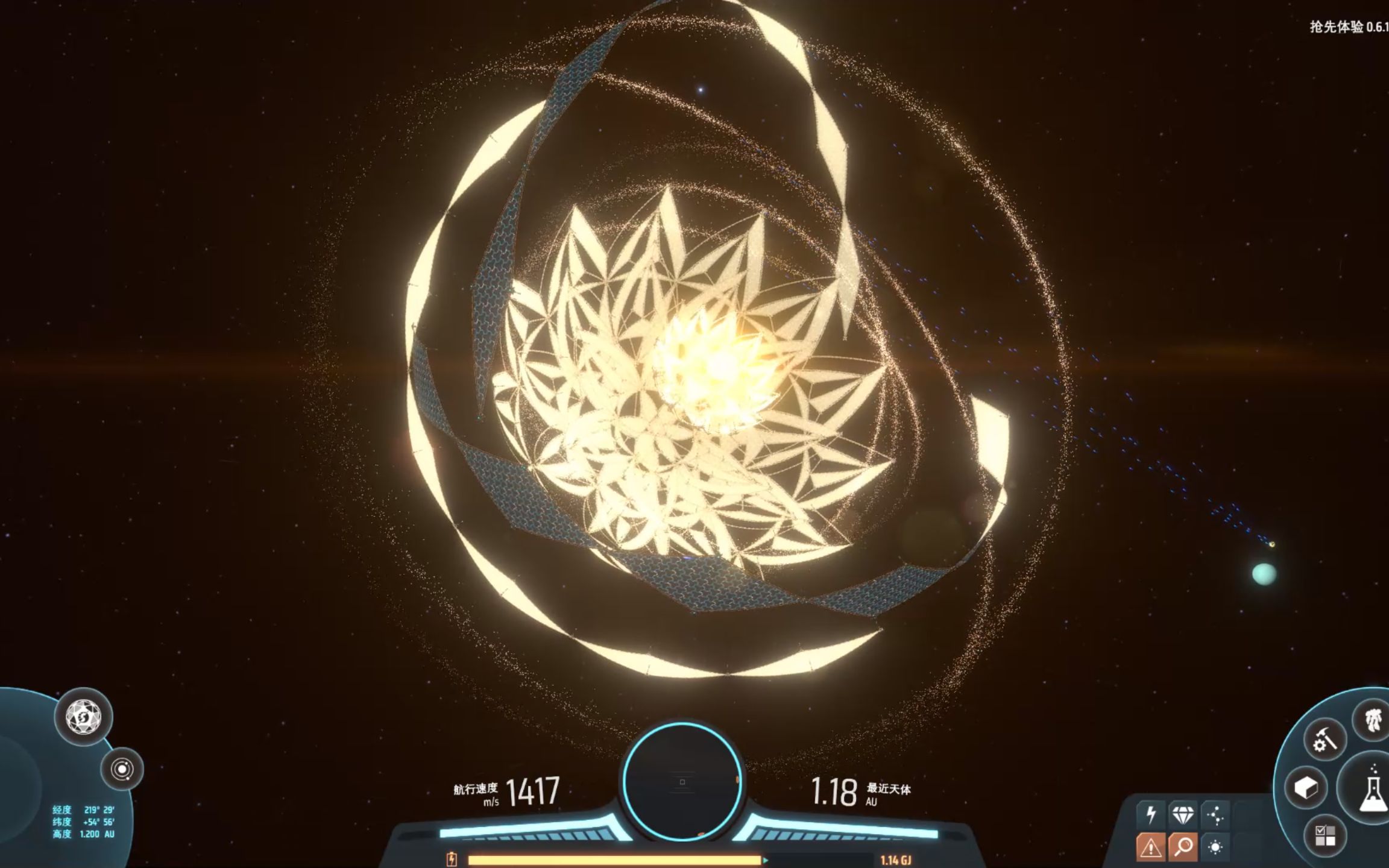This screenshot has width=1389, height=868.
Task: Open the Dyson sphere editor button
Action: point(84,717)
